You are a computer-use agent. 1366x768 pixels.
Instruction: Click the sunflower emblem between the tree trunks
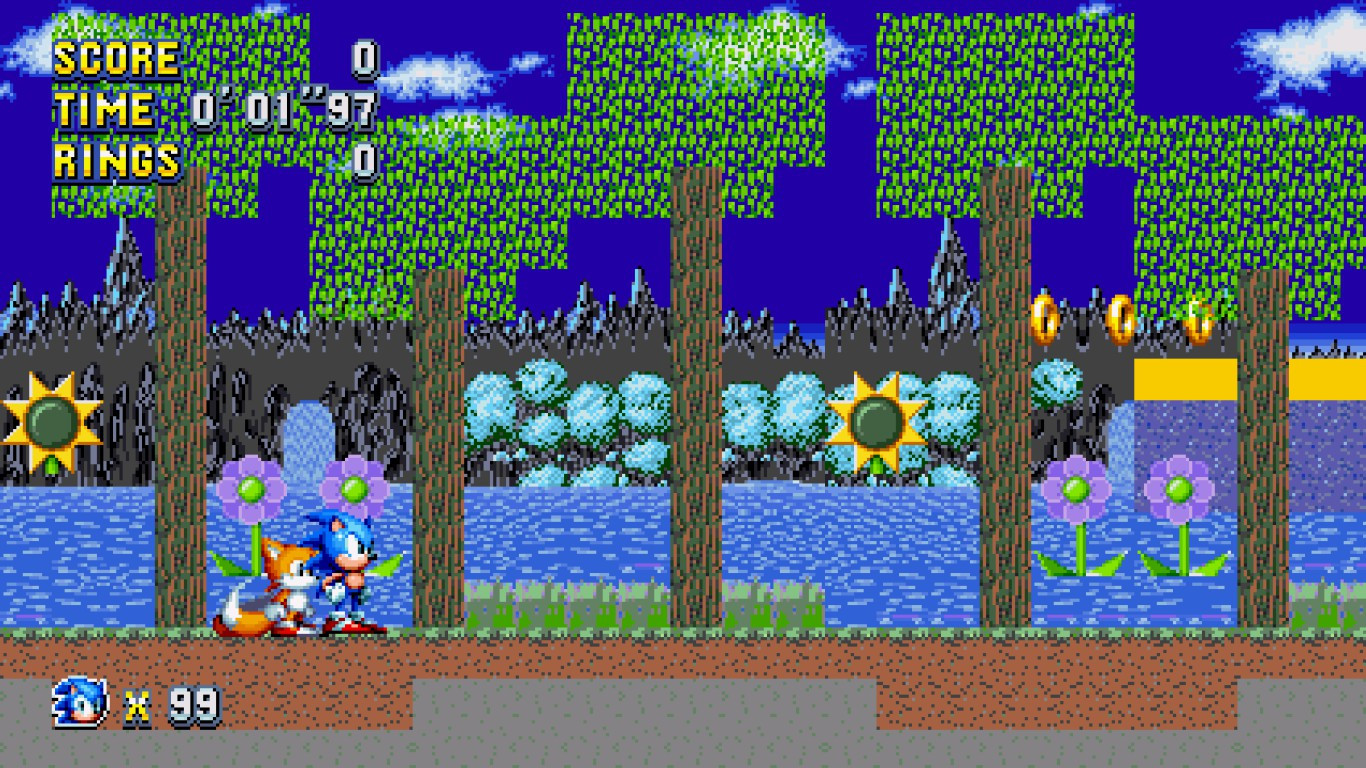pyautogui.click(x=877, y=420)
